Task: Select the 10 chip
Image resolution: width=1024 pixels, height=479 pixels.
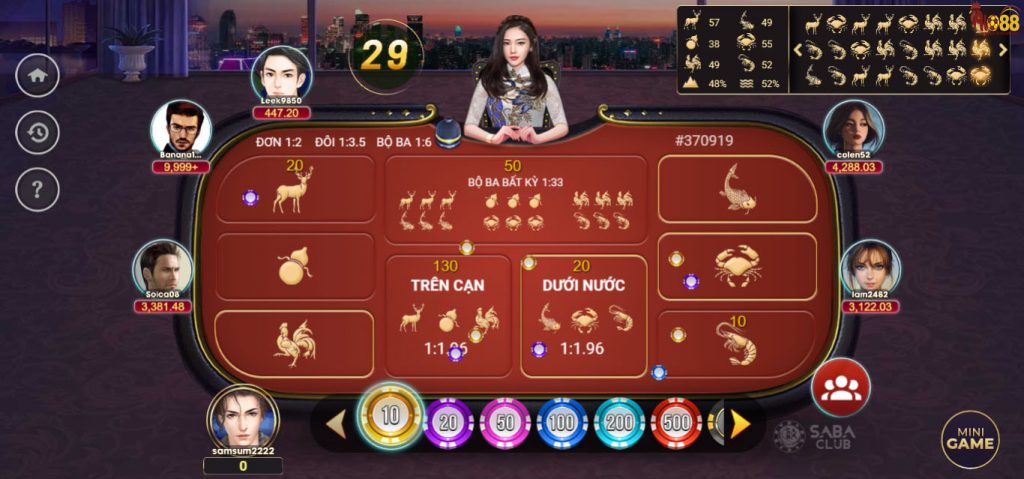Action: coord(390,417)
